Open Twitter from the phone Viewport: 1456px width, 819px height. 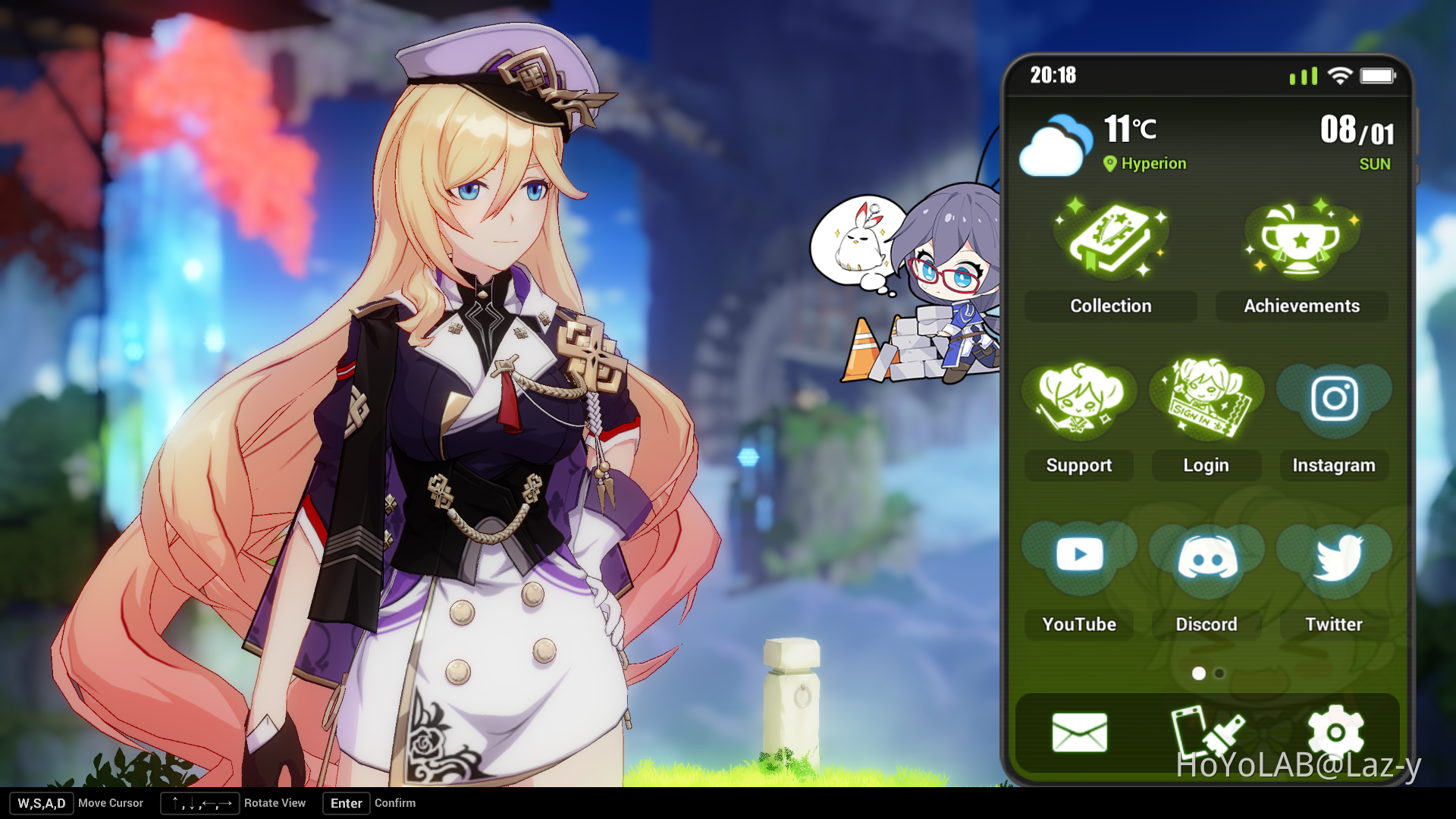1333,557
